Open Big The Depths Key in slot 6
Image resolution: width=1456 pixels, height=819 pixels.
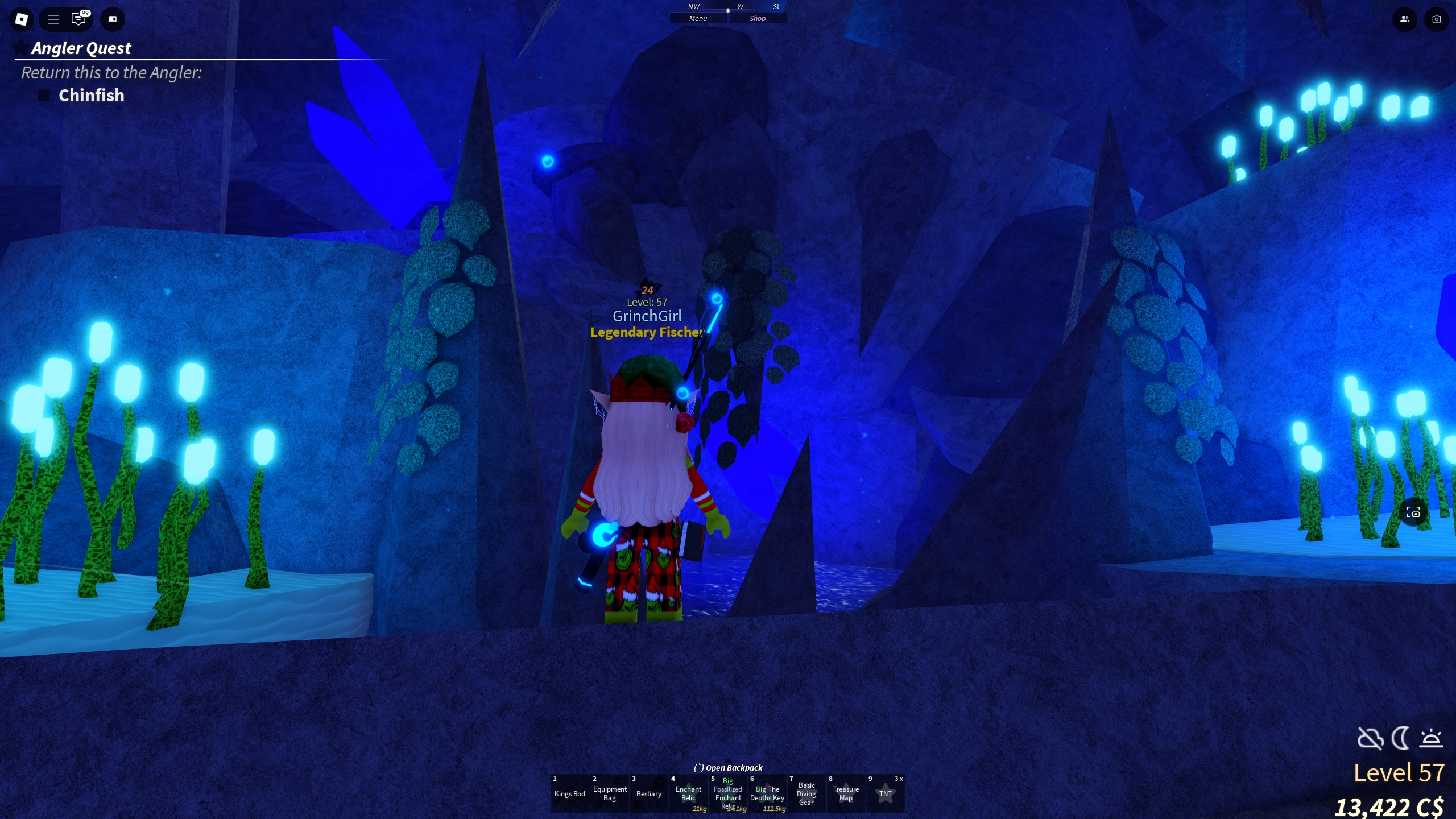point(768,793)
